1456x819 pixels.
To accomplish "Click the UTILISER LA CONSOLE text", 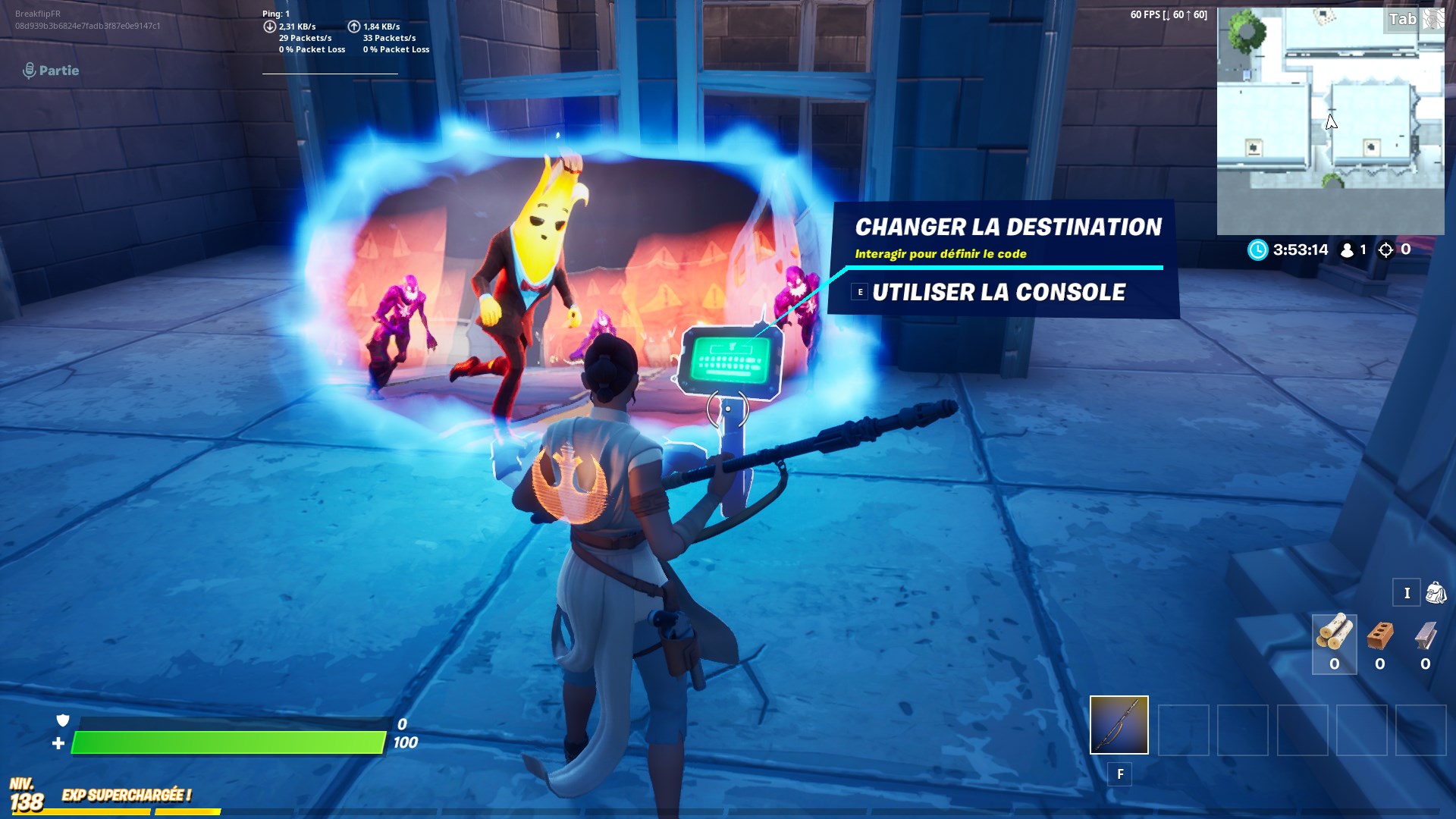I will click(999, 292).
